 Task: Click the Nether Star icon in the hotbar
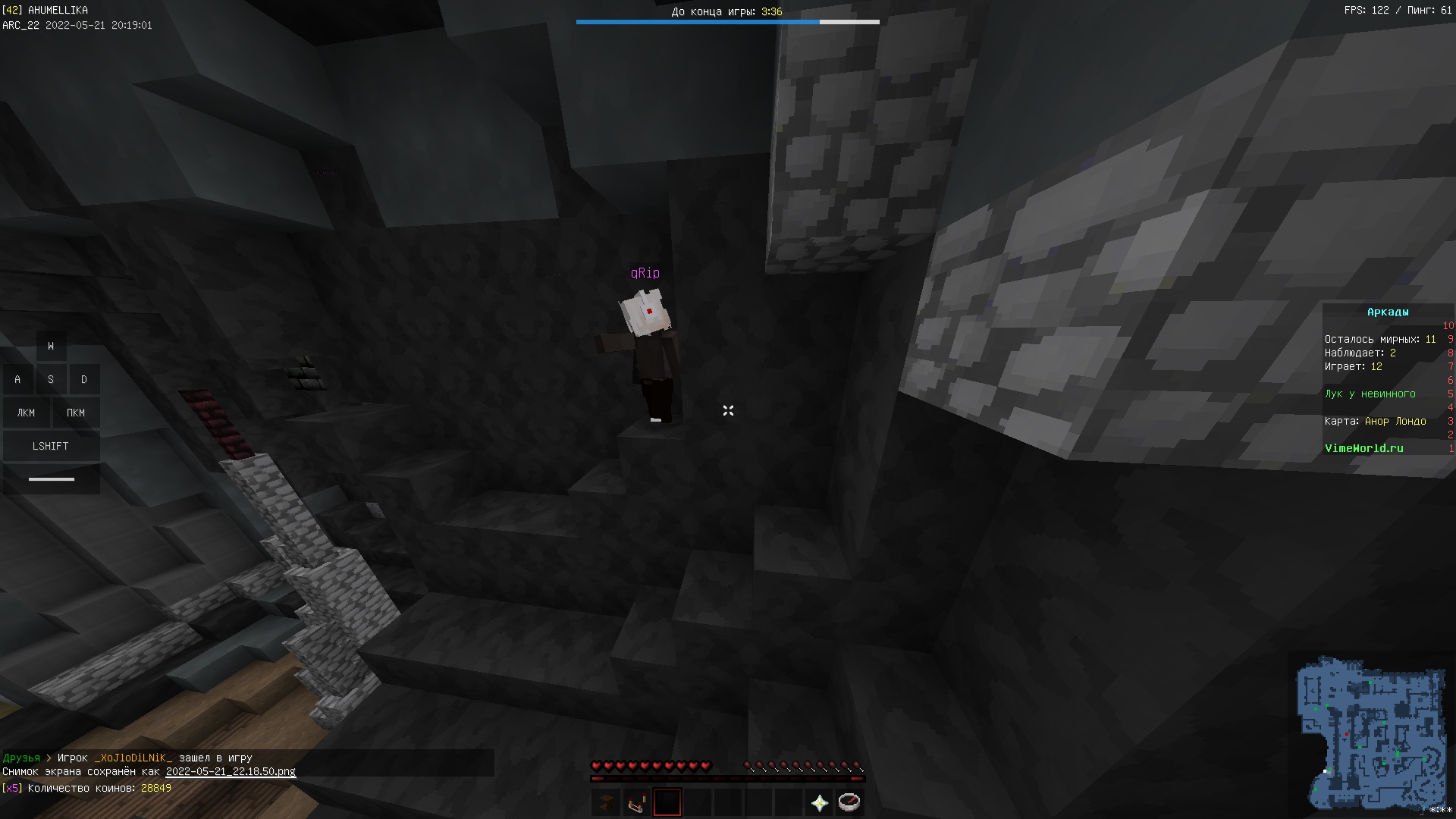tap(819, 802)
